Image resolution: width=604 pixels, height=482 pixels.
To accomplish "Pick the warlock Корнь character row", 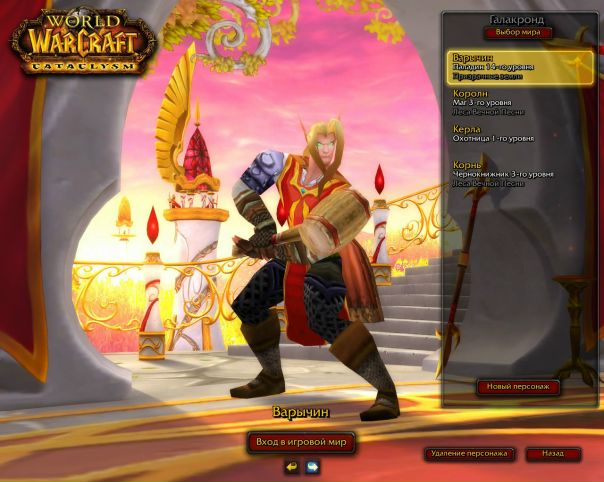I will pos(520,170).
